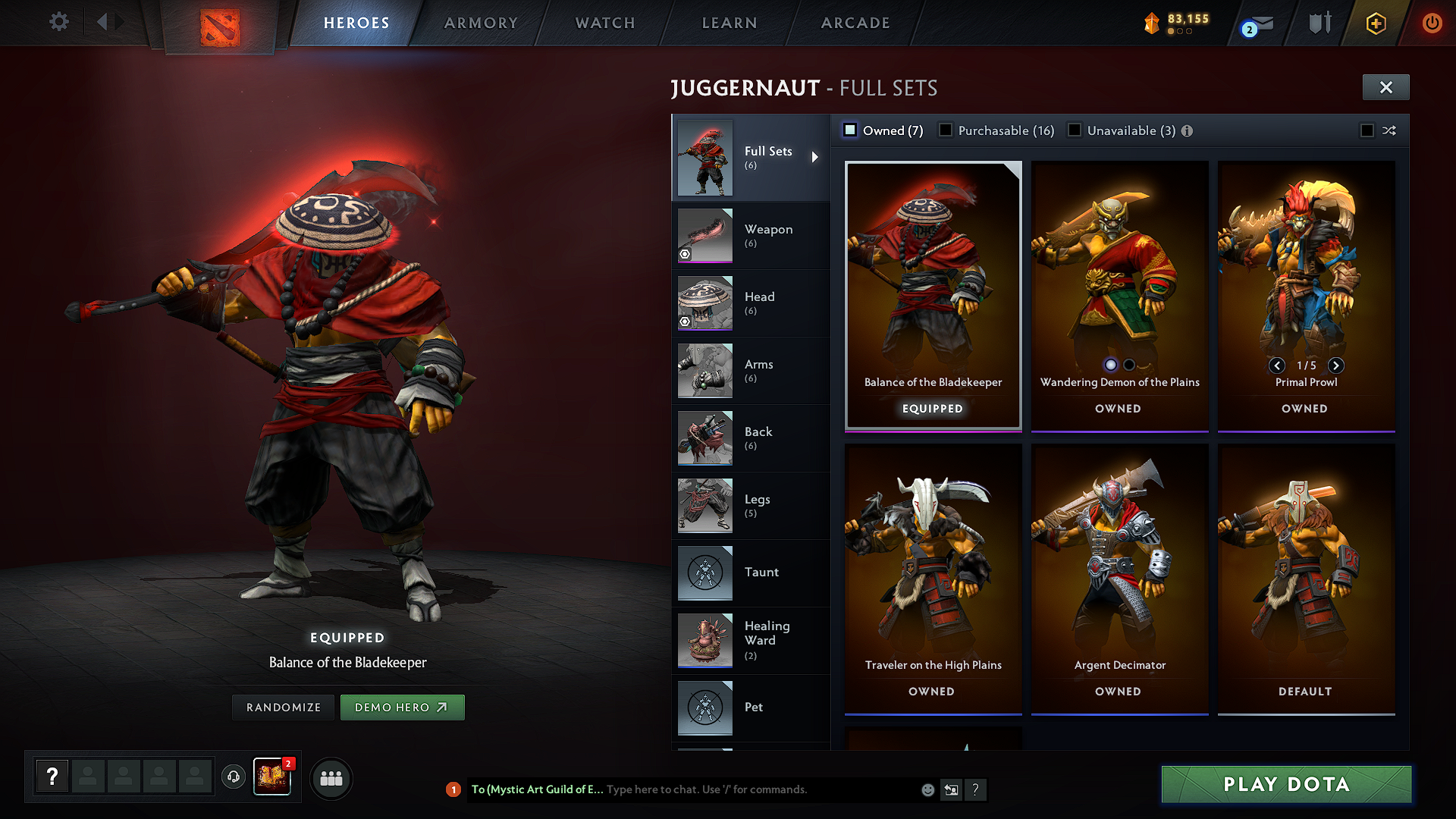Image resolution: width=1456 pixels, height=819 pixels.
Task: Toggle the Owned (7) filter checkbox
Action: (849, 130)
